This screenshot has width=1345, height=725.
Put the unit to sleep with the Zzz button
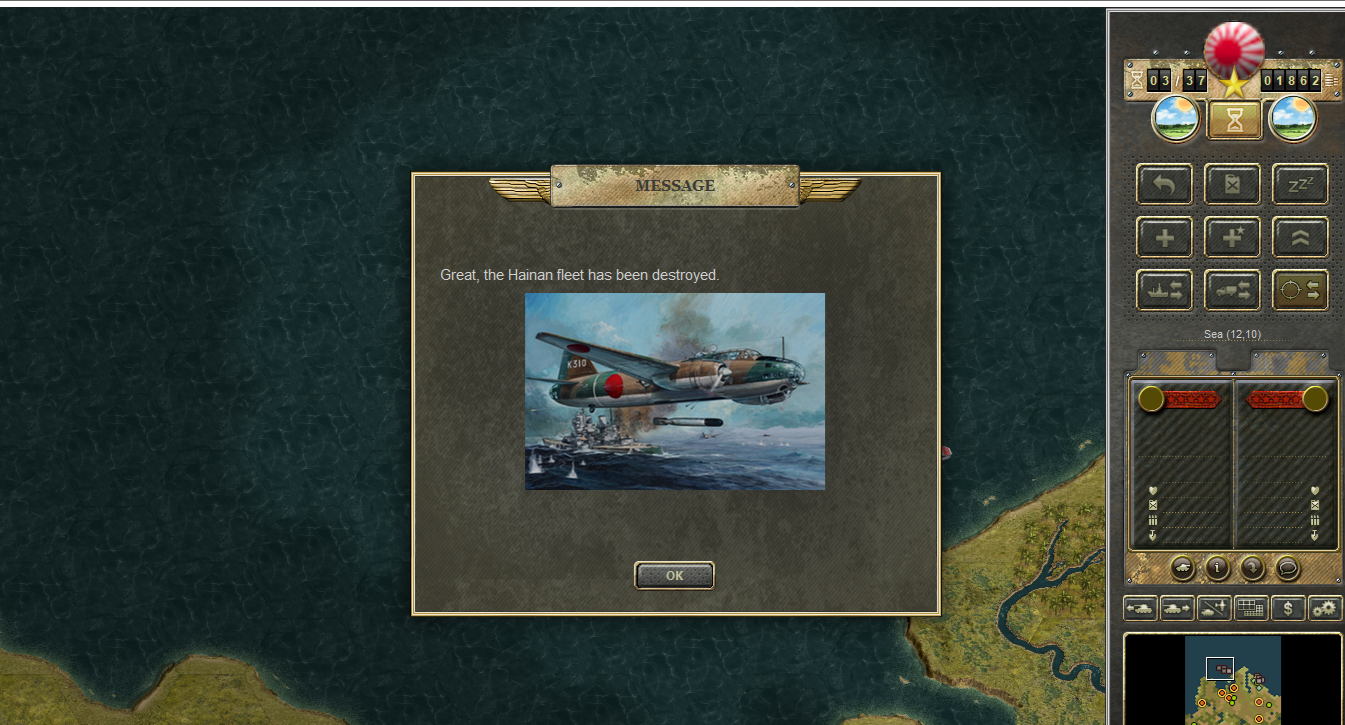click(x=1300, y=184)
